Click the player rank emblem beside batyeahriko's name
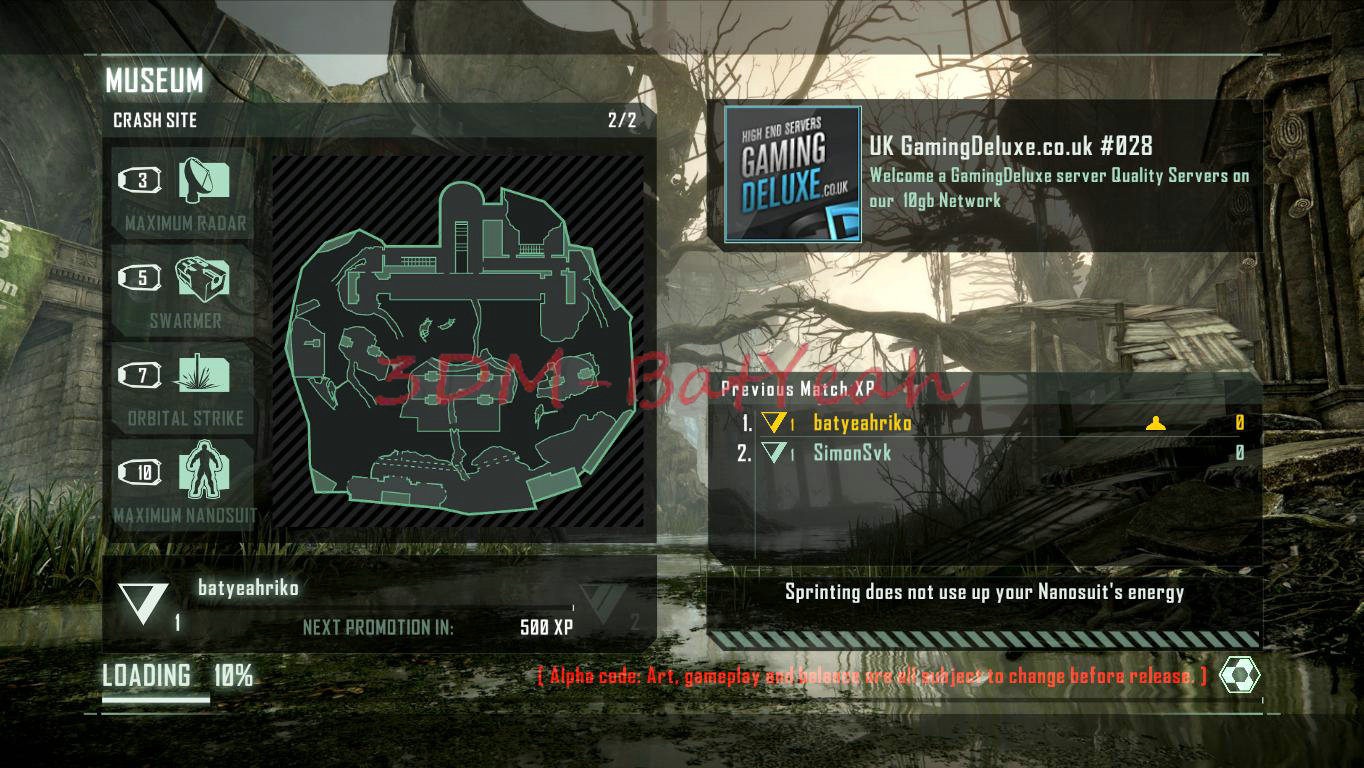The height and width of the screenshot is (768, 1364). click(145, 600)
